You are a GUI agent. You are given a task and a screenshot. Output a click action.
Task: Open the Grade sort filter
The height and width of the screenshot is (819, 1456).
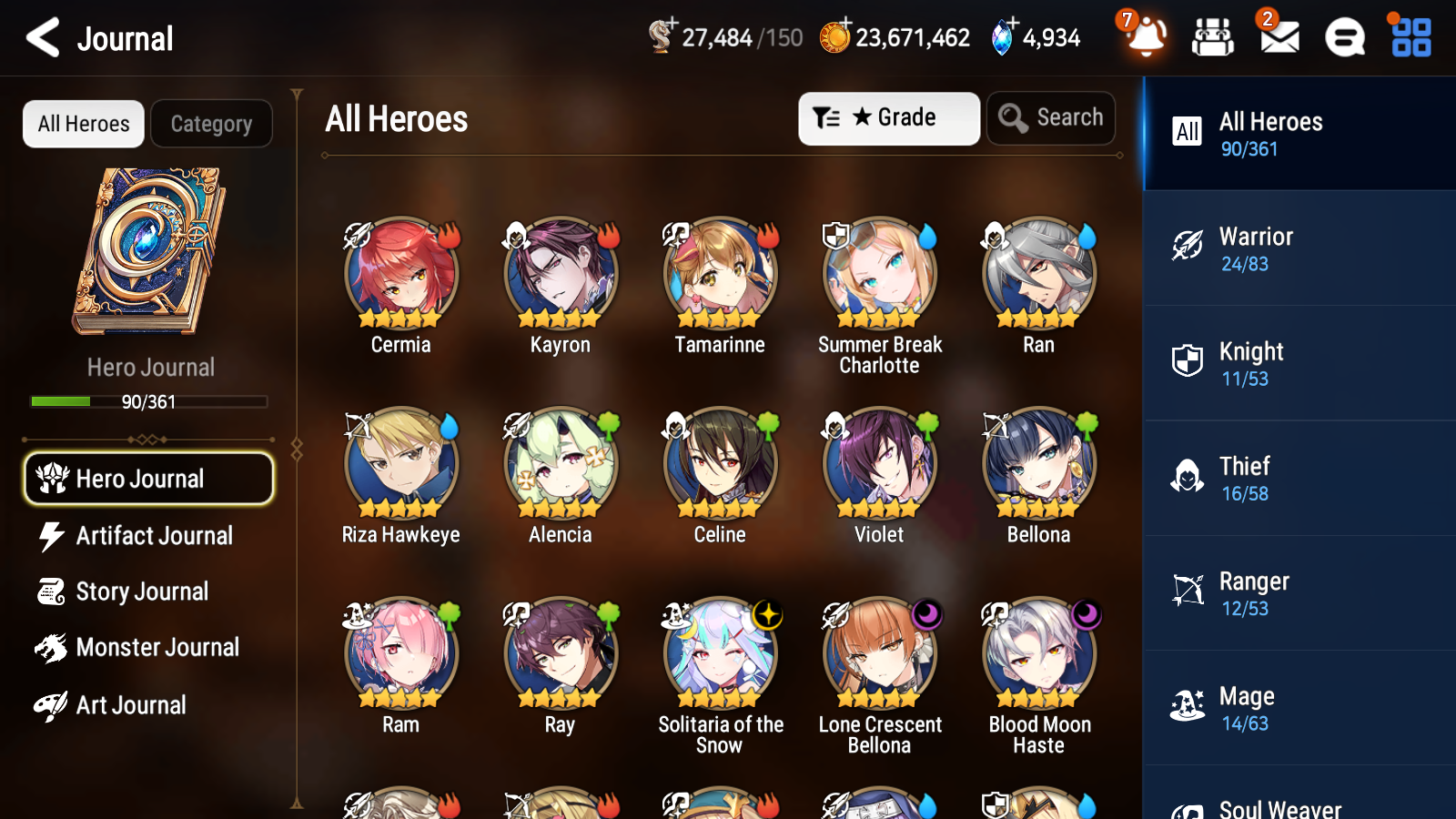coord(888,117)
